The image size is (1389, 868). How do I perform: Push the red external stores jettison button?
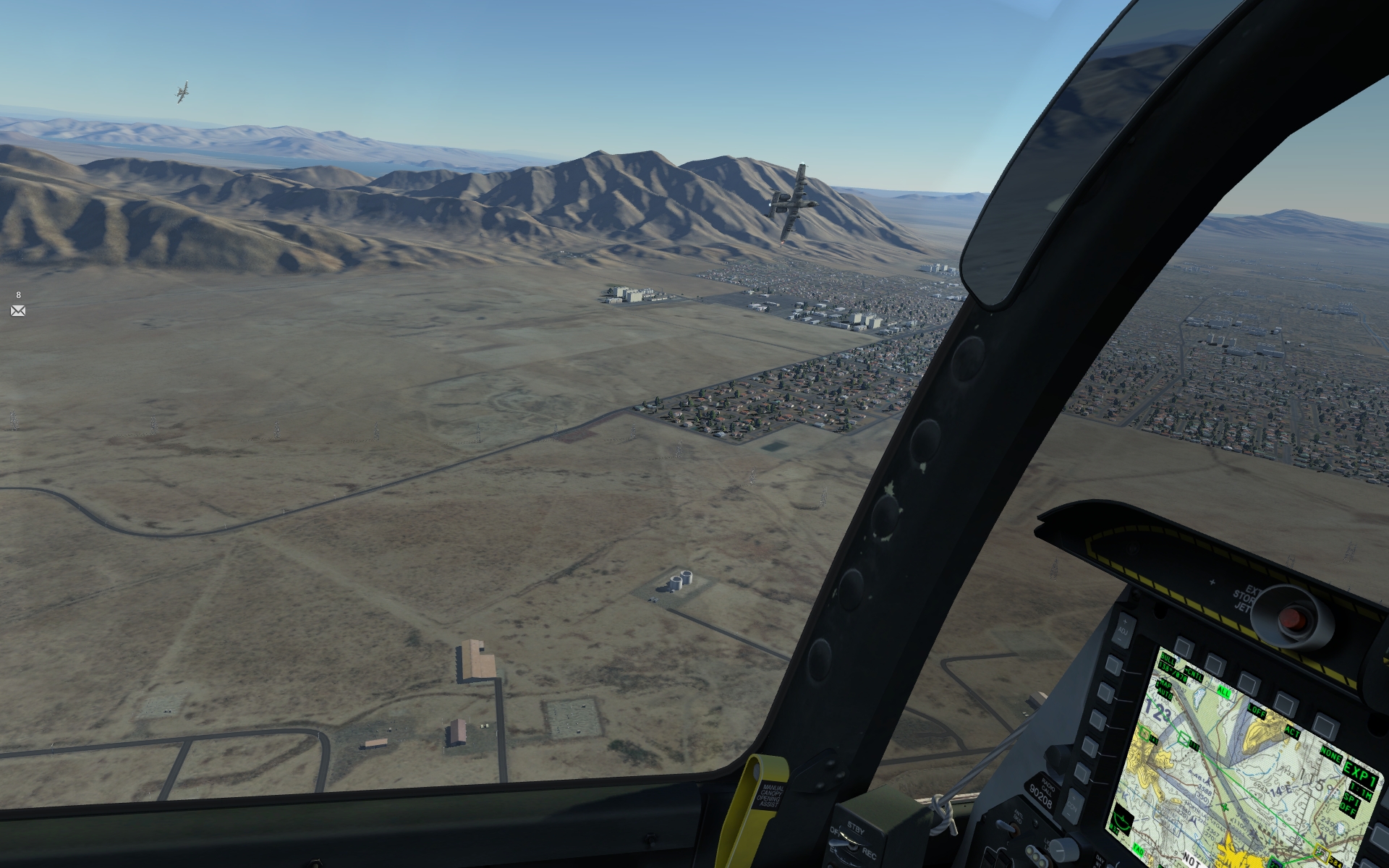[x=1291, y=619]
